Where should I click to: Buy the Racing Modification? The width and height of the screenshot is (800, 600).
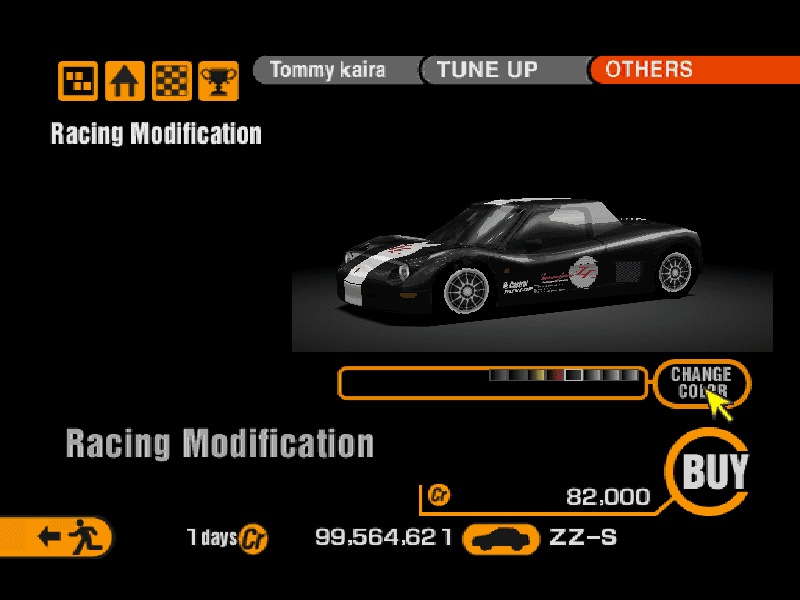point(713,471)
